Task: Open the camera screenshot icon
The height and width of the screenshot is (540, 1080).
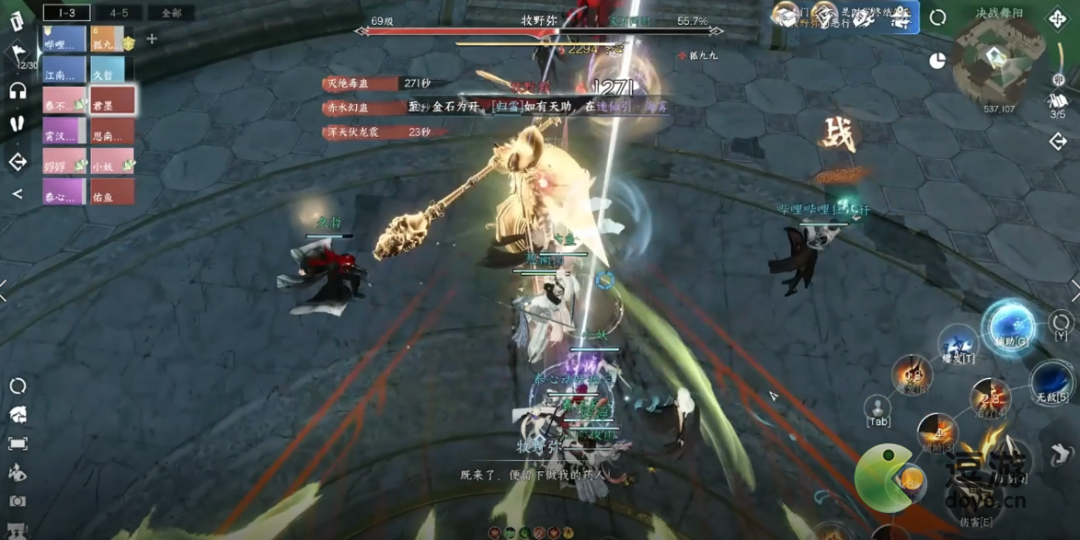Action: tap(17, 501)
